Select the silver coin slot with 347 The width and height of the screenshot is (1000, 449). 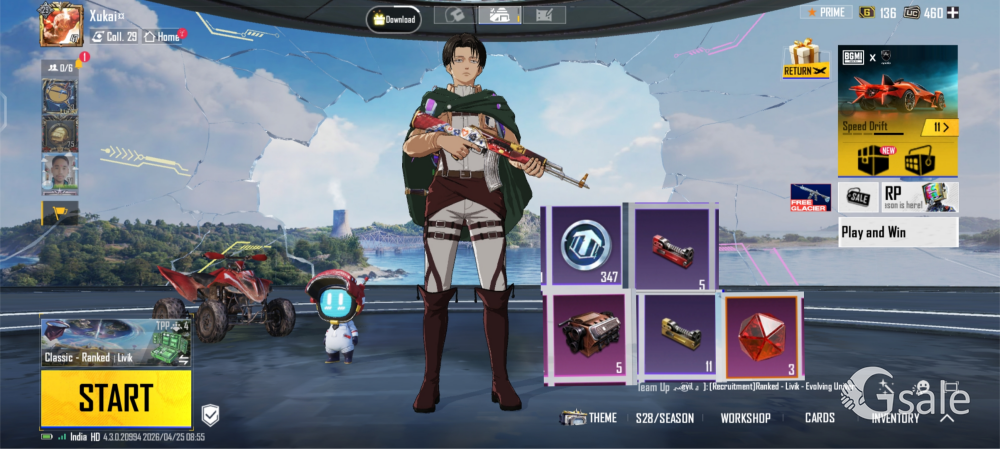click(x=581, y=246)
